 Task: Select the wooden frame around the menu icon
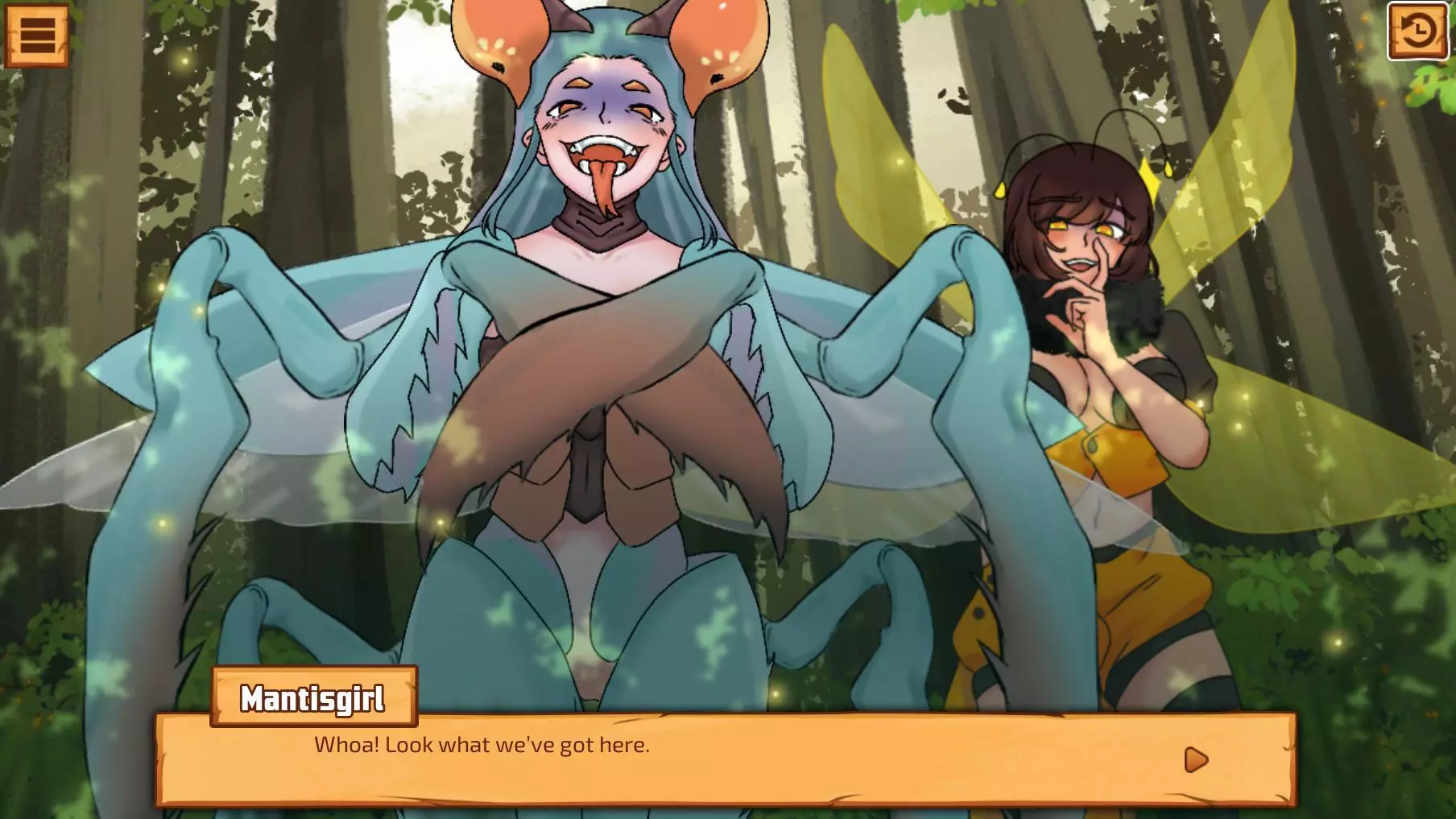[x=37, y=35]
